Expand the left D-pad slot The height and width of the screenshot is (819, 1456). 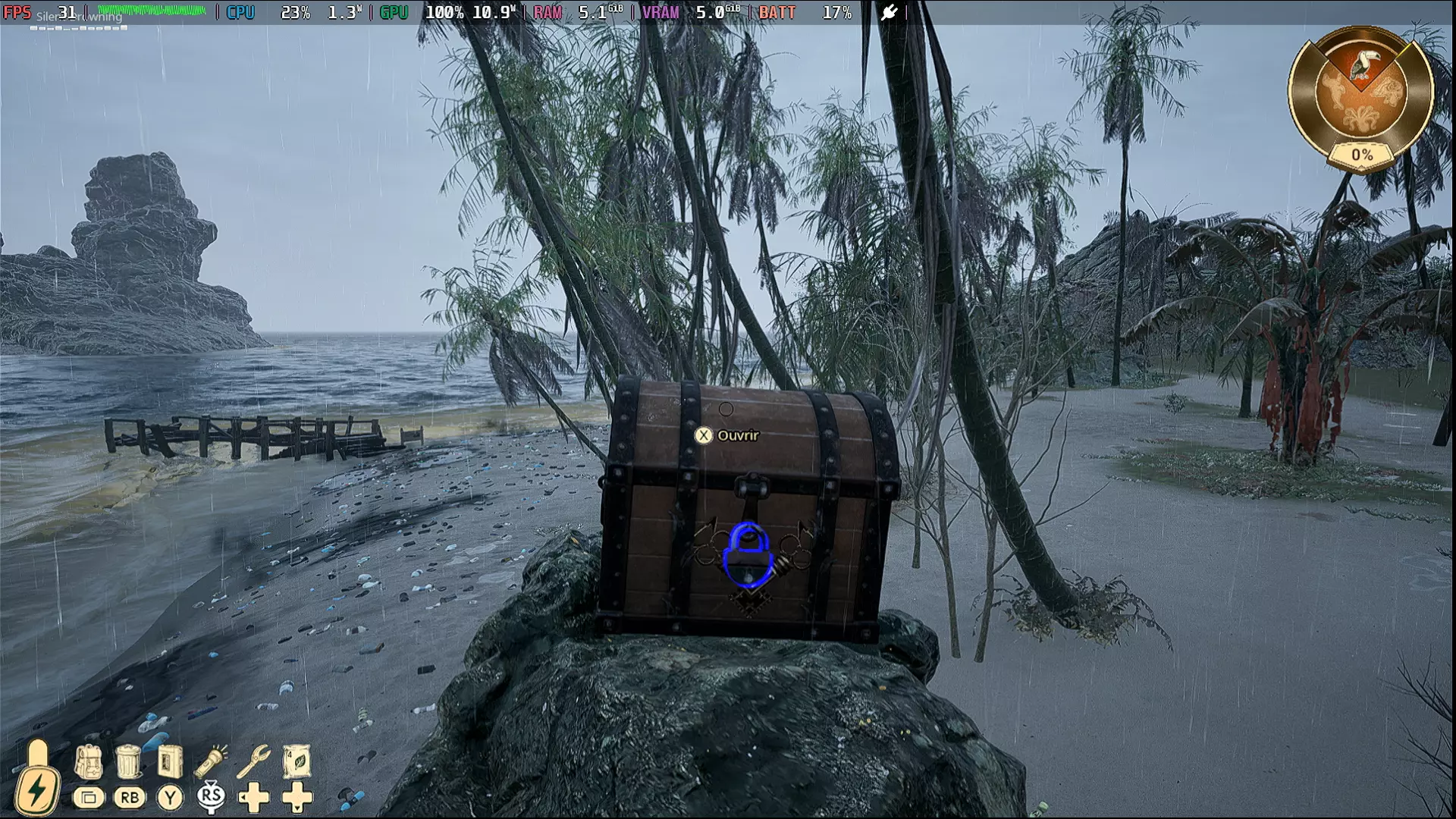[255, 798]
